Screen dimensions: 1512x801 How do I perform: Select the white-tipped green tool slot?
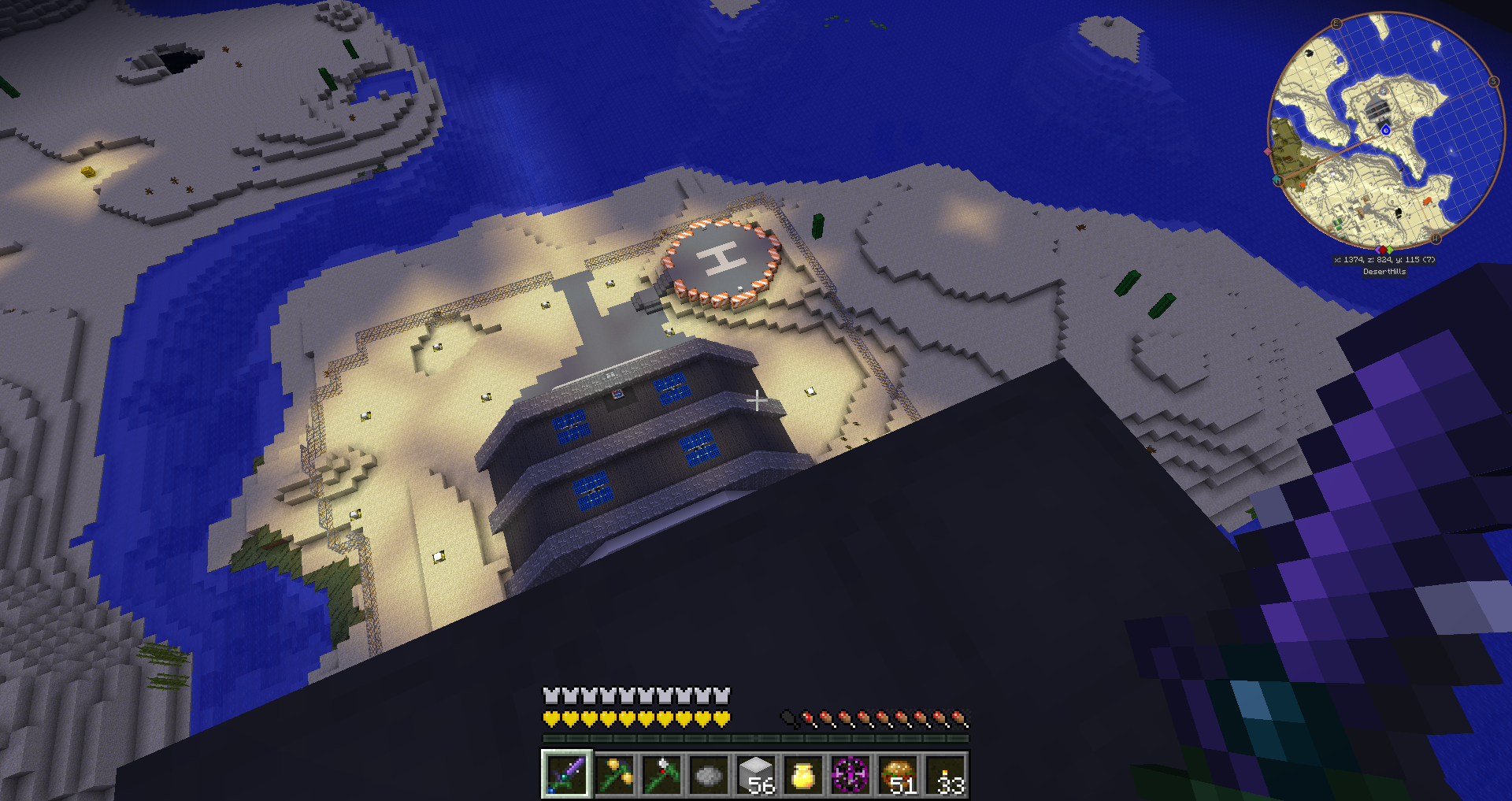661,774
